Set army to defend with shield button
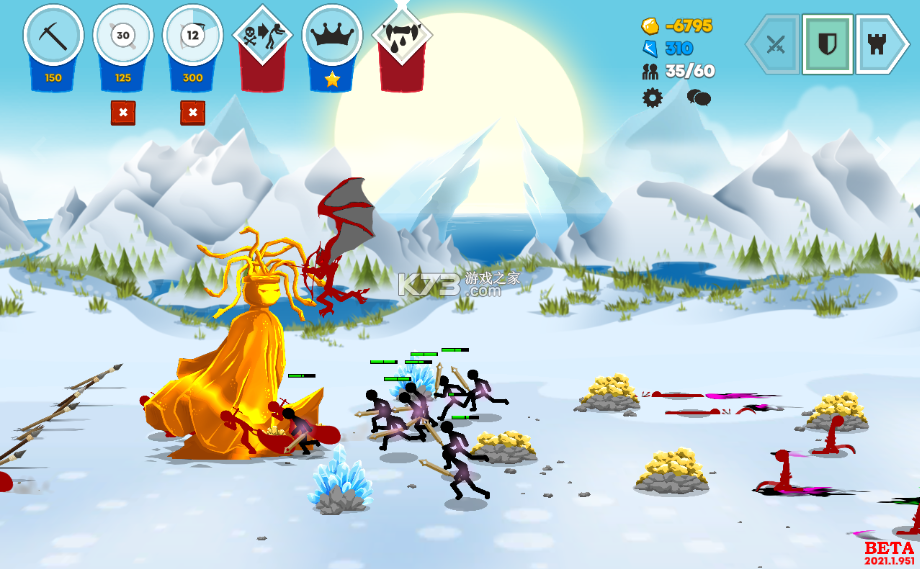Viewport: 920px width, 569px height. click(827, 44)
